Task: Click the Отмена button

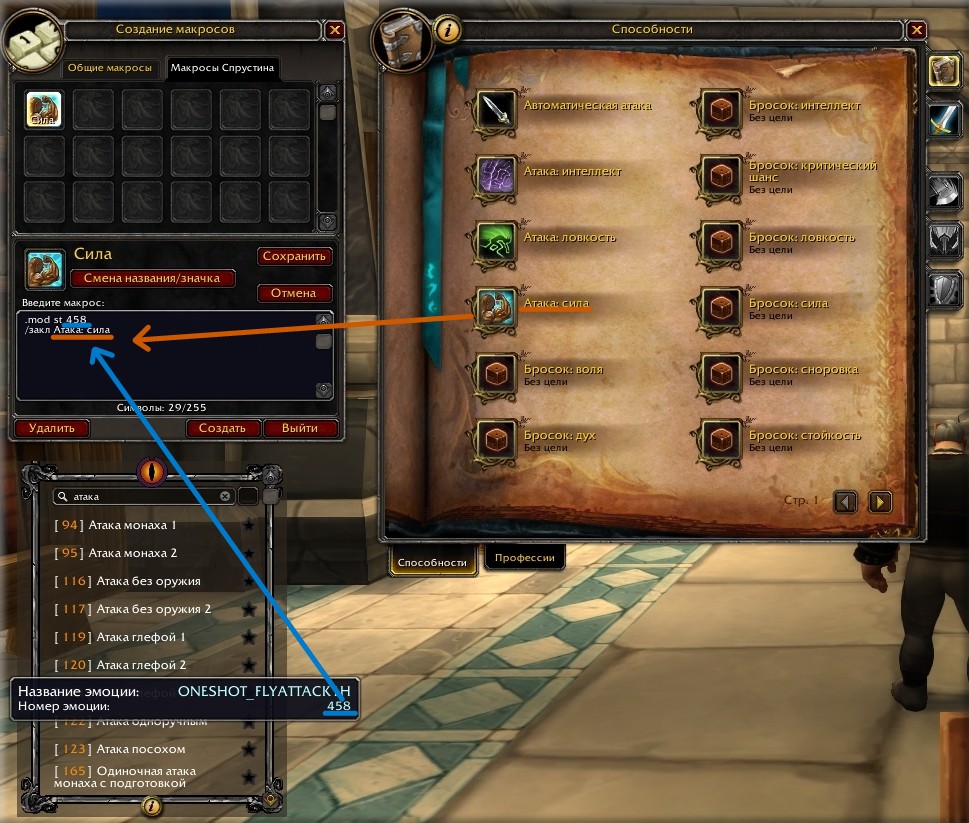Action: point(295,293)
